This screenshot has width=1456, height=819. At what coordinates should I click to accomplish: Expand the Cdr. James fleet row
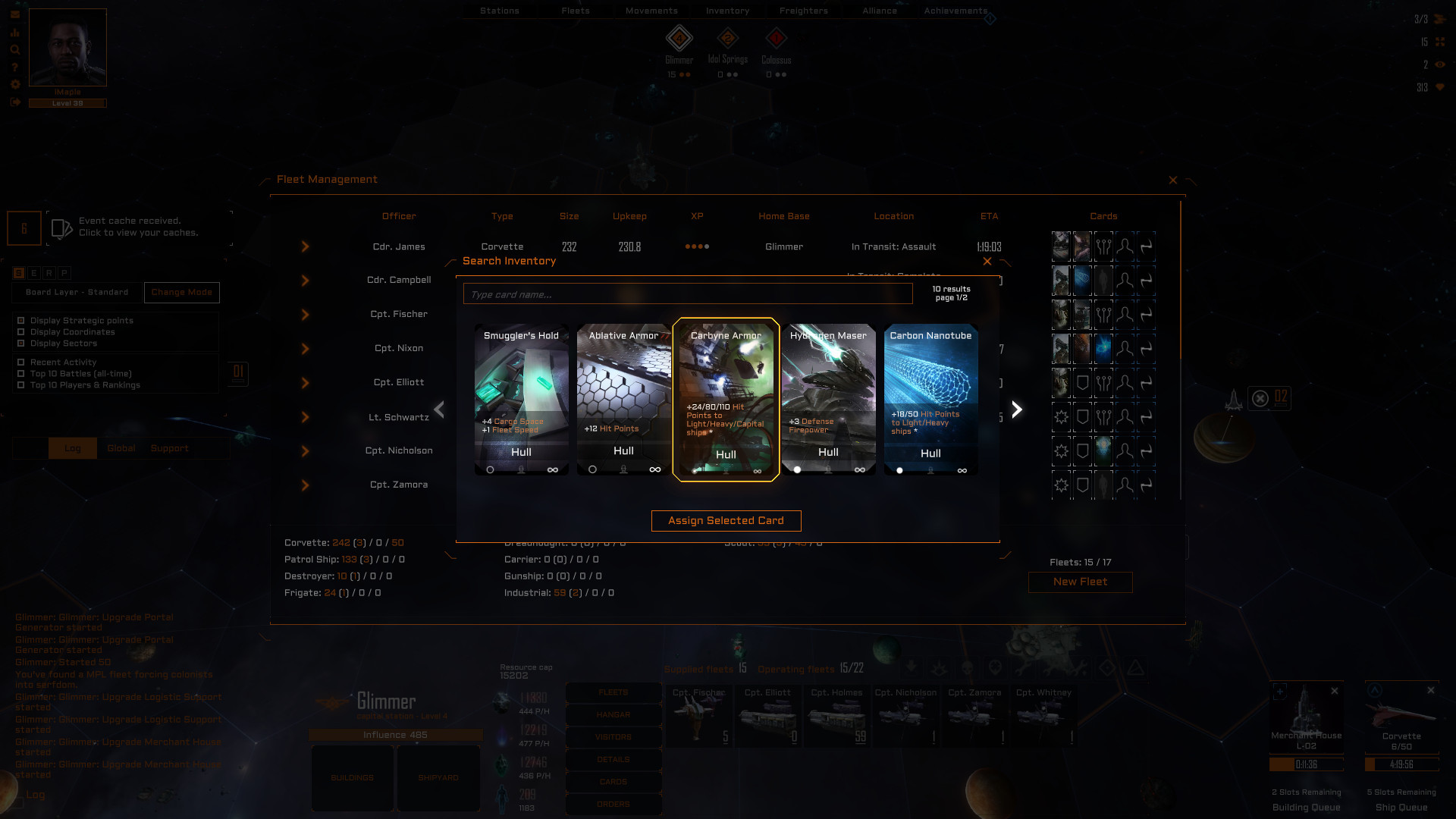click(306, 246)
